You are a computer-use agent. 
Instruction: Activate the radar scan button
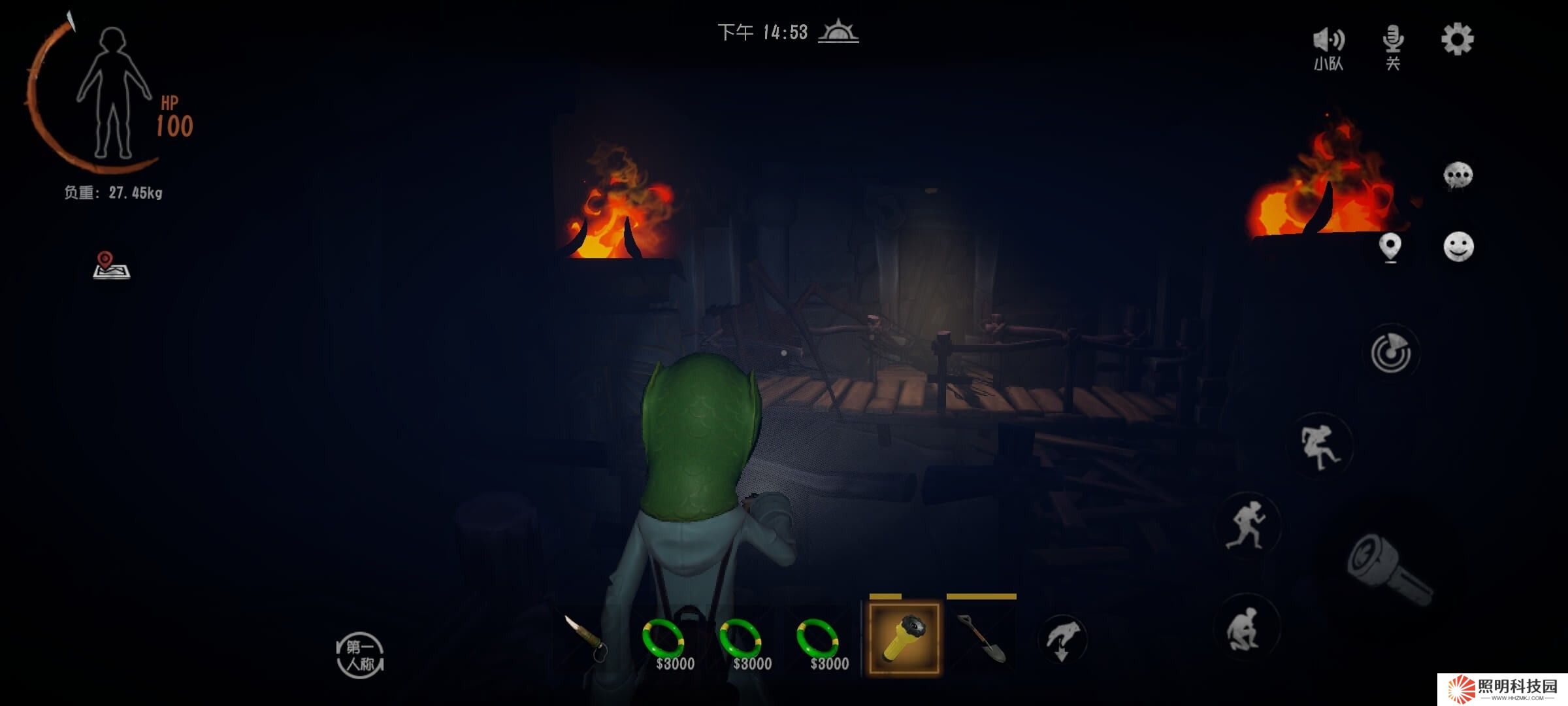pos(1391,353)
